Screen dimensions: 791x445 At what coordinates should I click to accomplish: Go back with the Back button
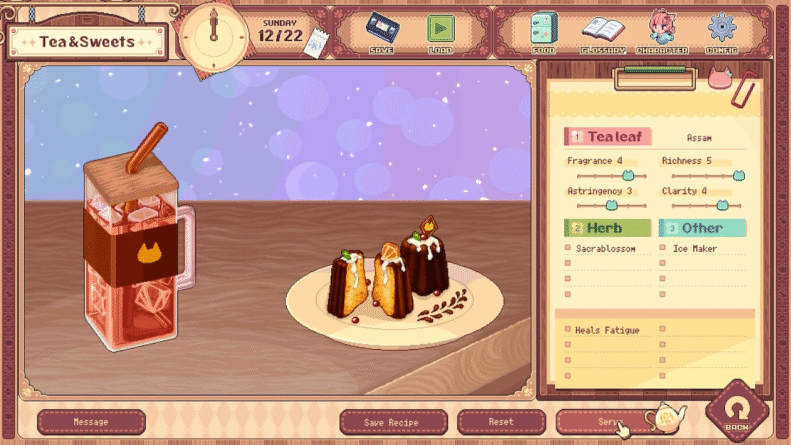(x=737, y=412)
